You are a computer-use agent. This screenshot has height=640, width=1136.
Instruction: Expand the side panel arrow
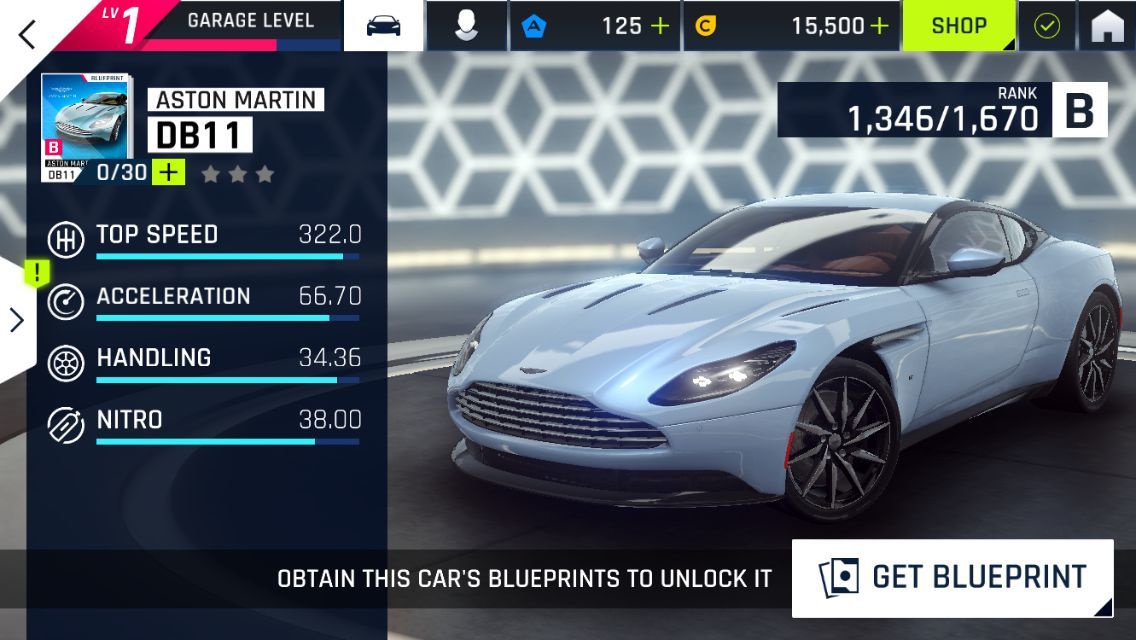pos(17,320)
